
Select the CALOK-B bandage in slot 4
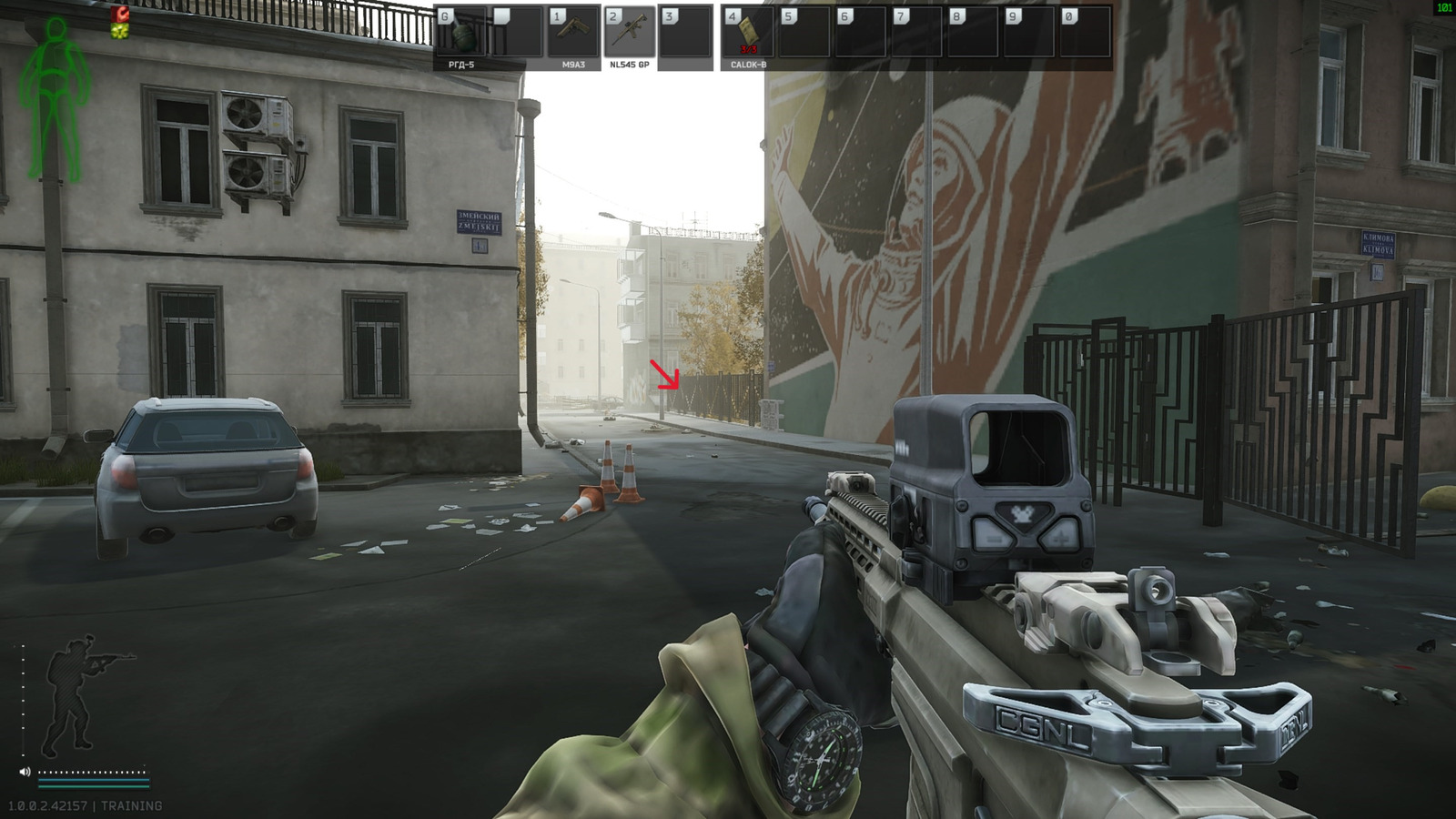[x=751, y=32]
